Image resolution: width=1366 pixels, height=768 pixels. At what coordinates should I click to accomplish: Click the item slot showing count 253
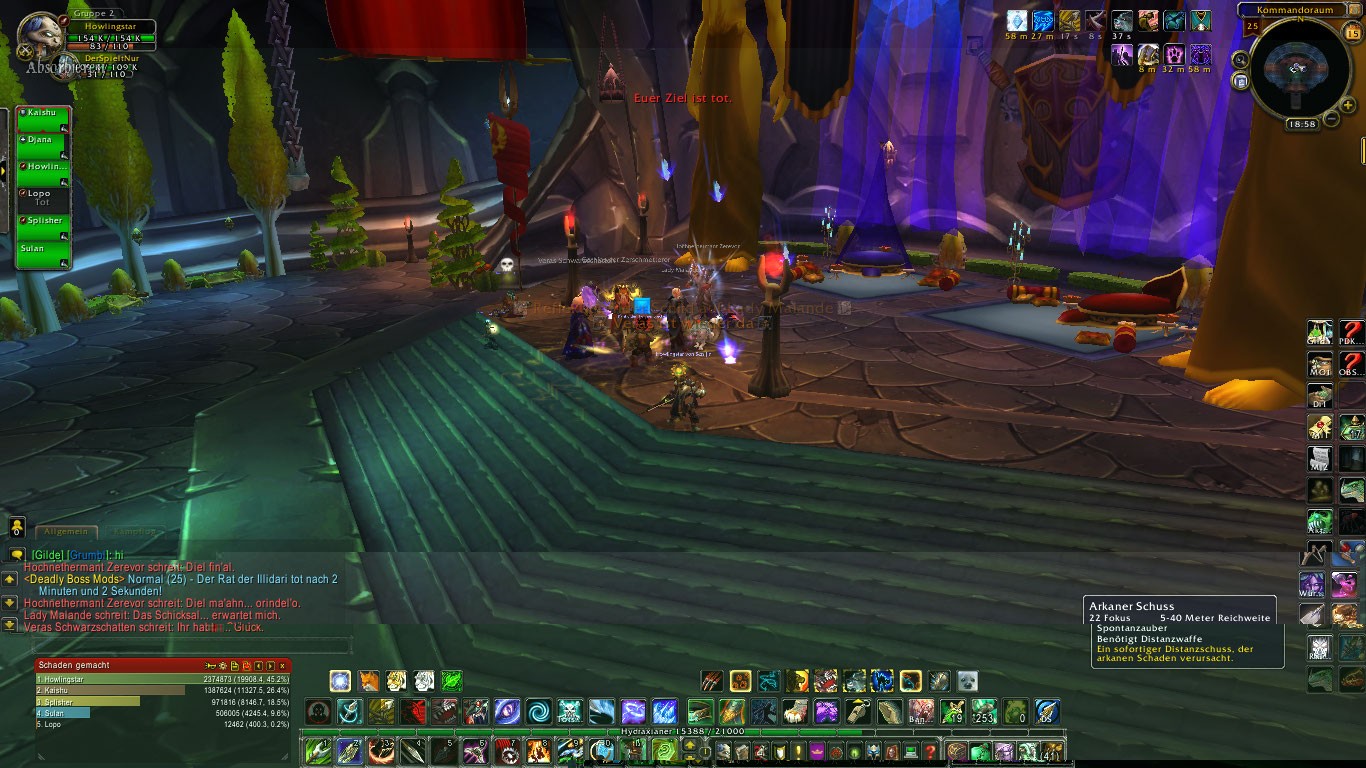pos(985,712)
